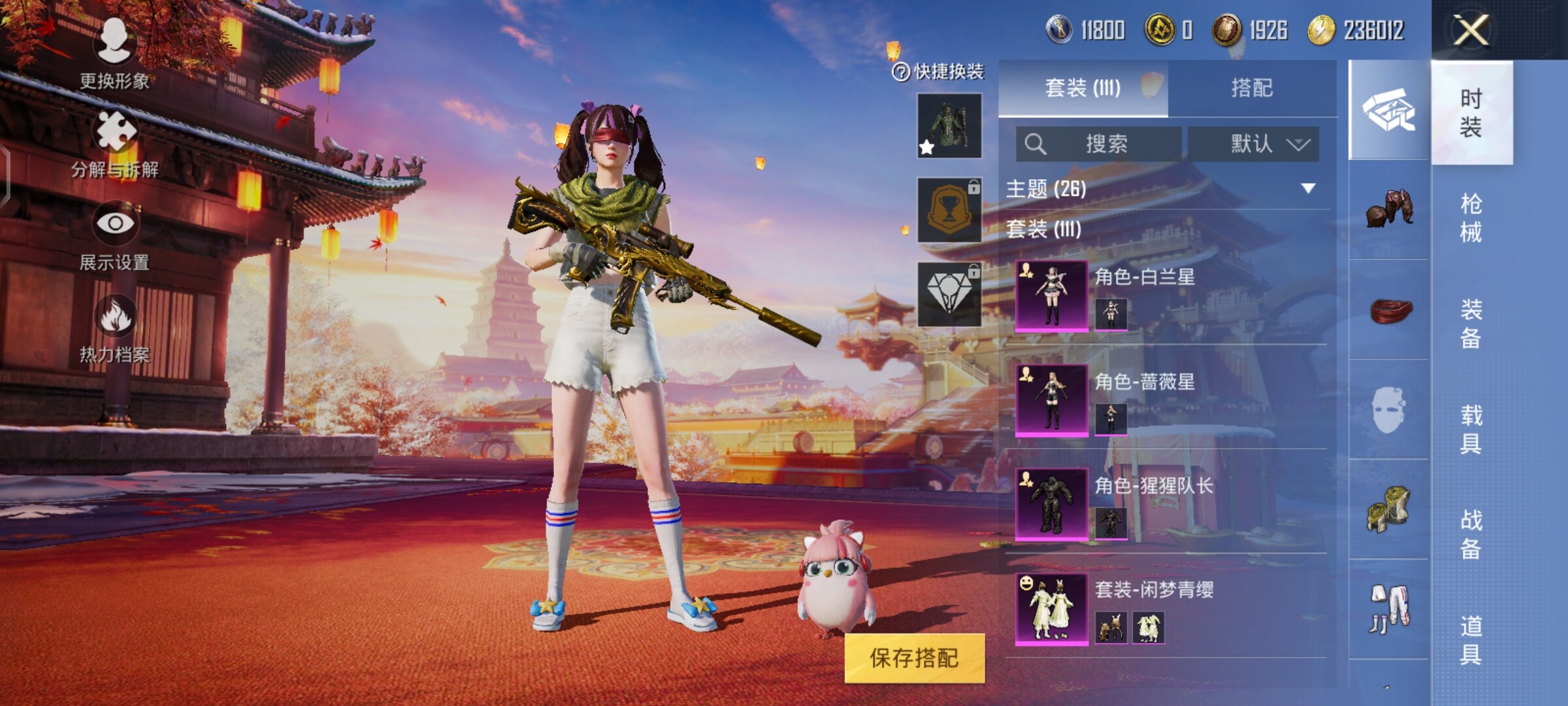Open 分解与拆解 puzzle piece option
This screenshot has height=706, width=1568.
coord(115,144)
